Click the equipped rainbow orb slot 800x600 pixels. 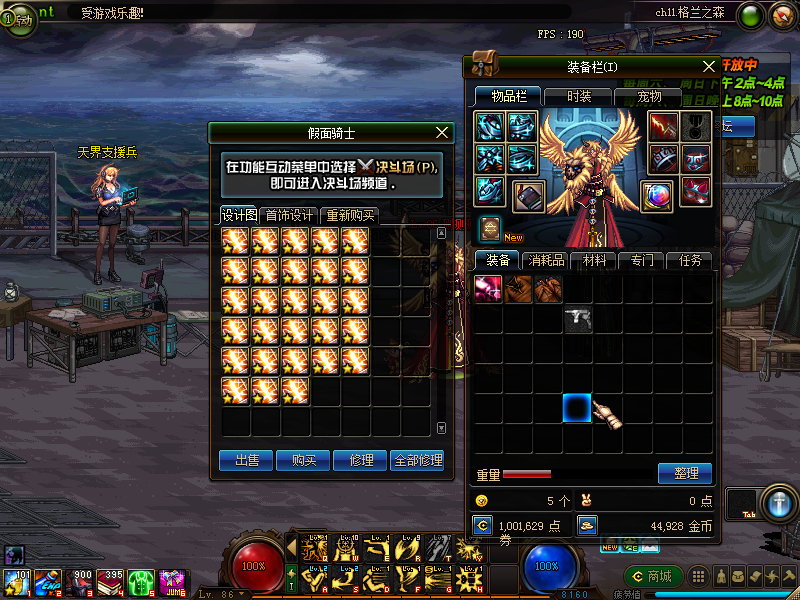coord(656,194)
